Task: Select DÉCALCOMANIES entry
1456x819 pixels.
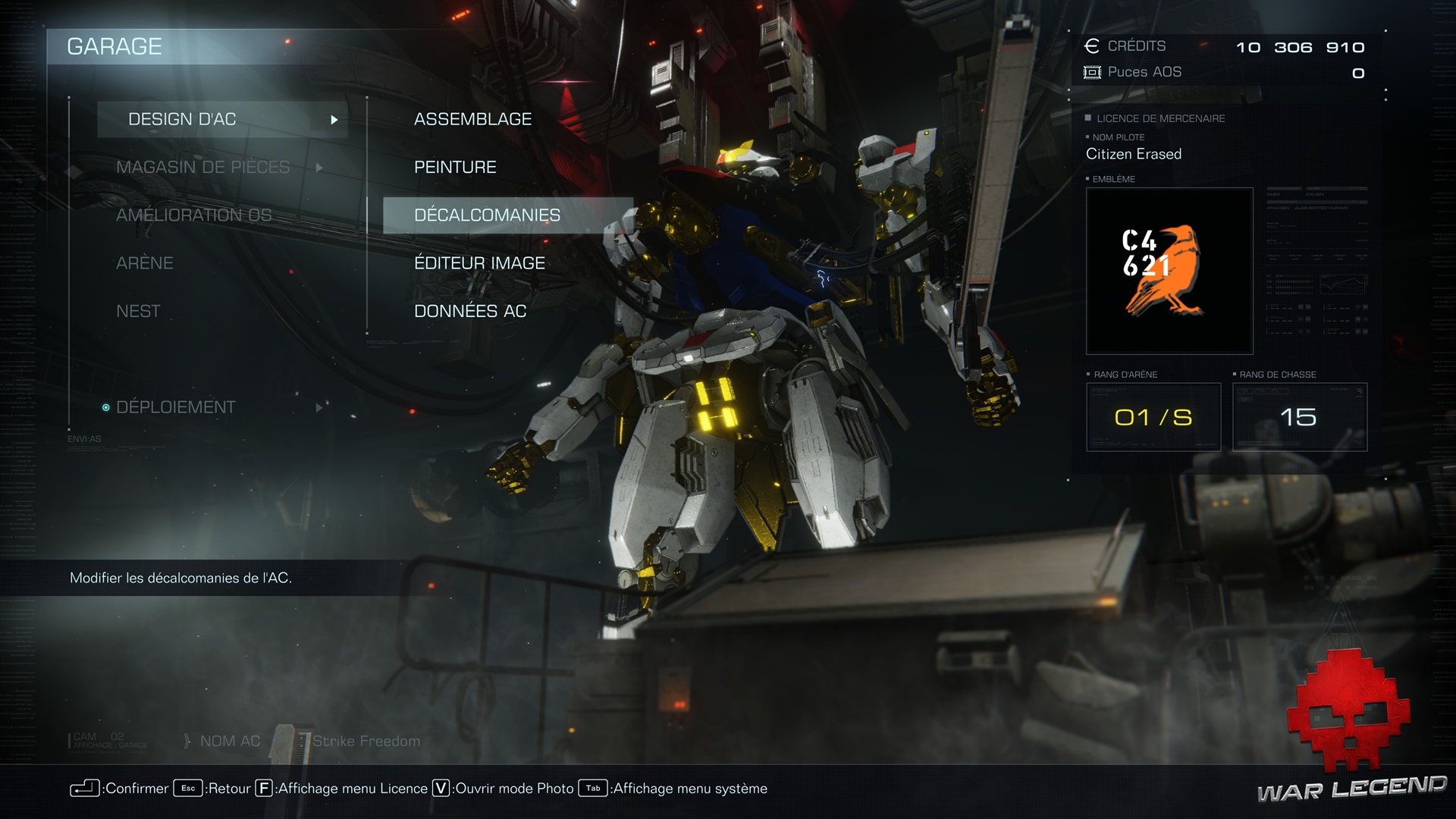Action: coord(487,215)
